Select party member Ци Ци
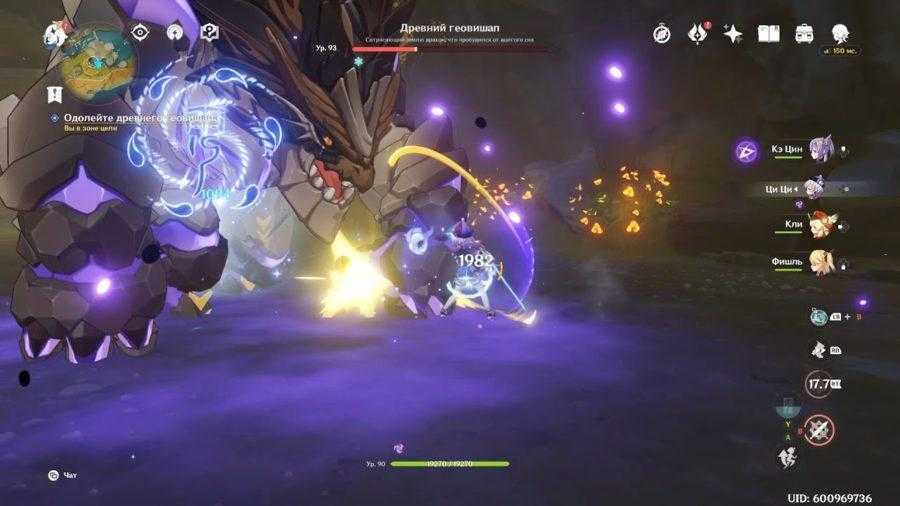 [819, 188]
